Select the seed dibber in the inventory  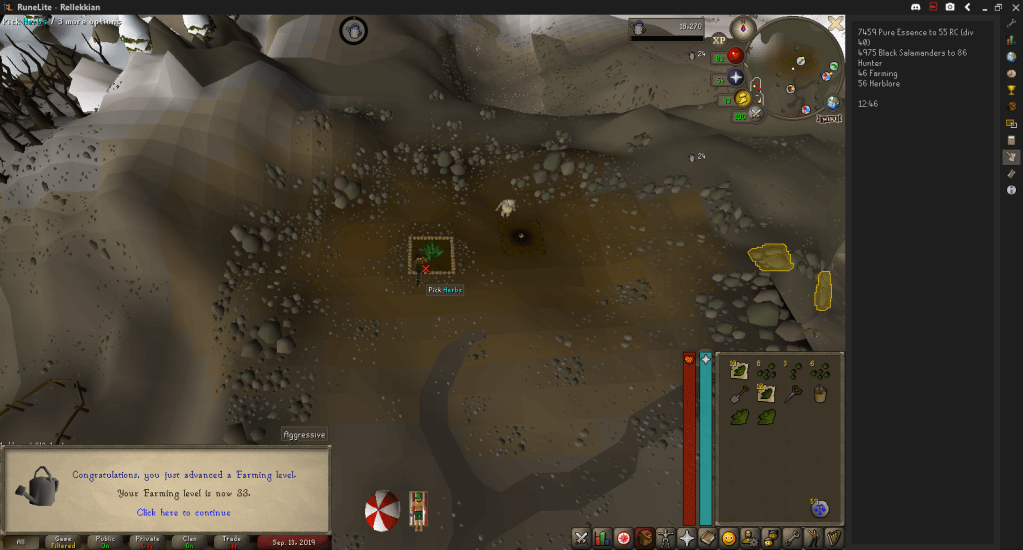794,395
